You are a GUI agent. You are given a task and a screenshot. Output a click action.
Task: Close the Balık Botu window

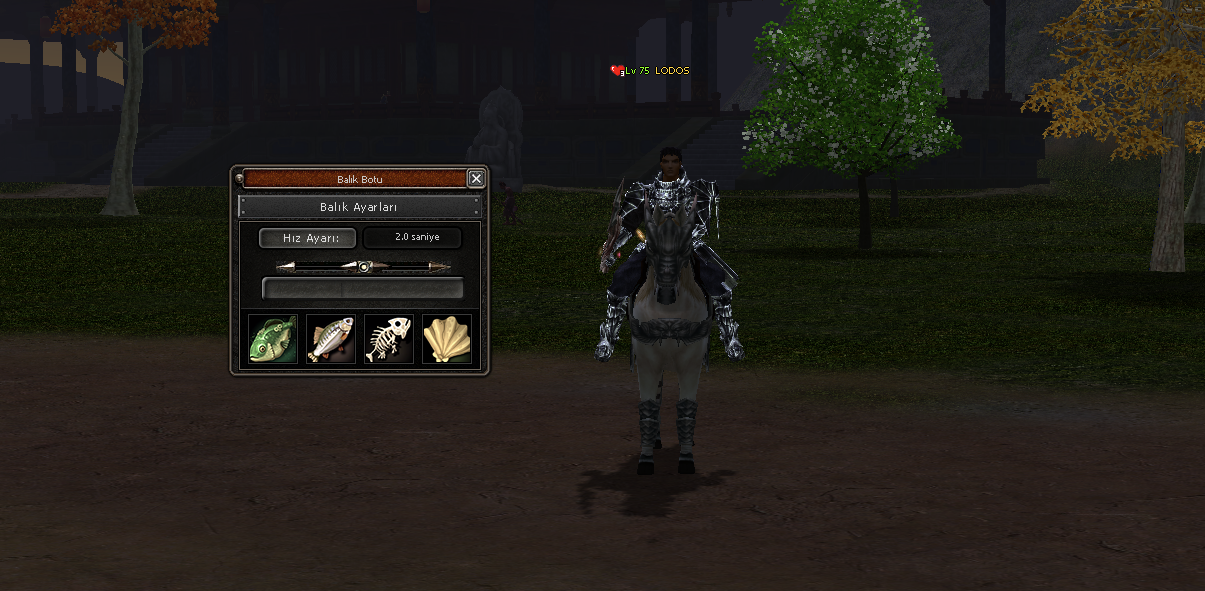tap(476, 179)
